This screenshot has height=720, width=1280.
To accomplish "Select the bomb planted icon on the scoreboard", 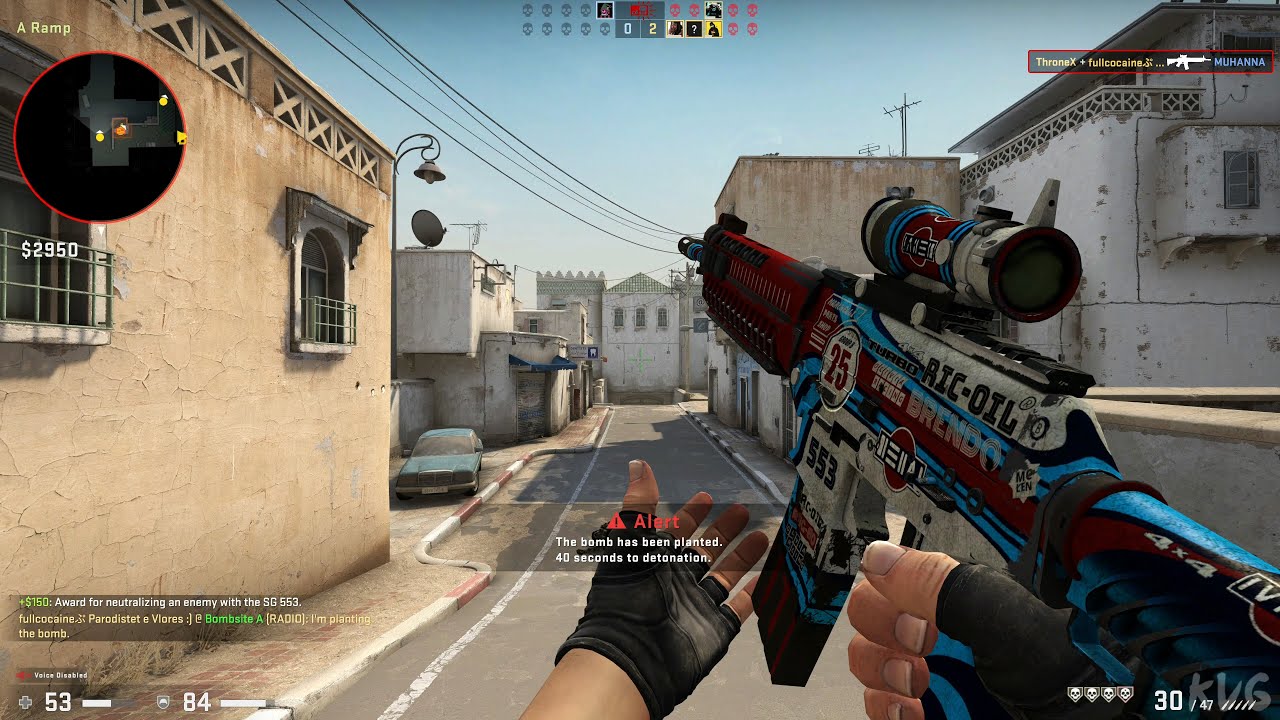I will pos(641,10).
